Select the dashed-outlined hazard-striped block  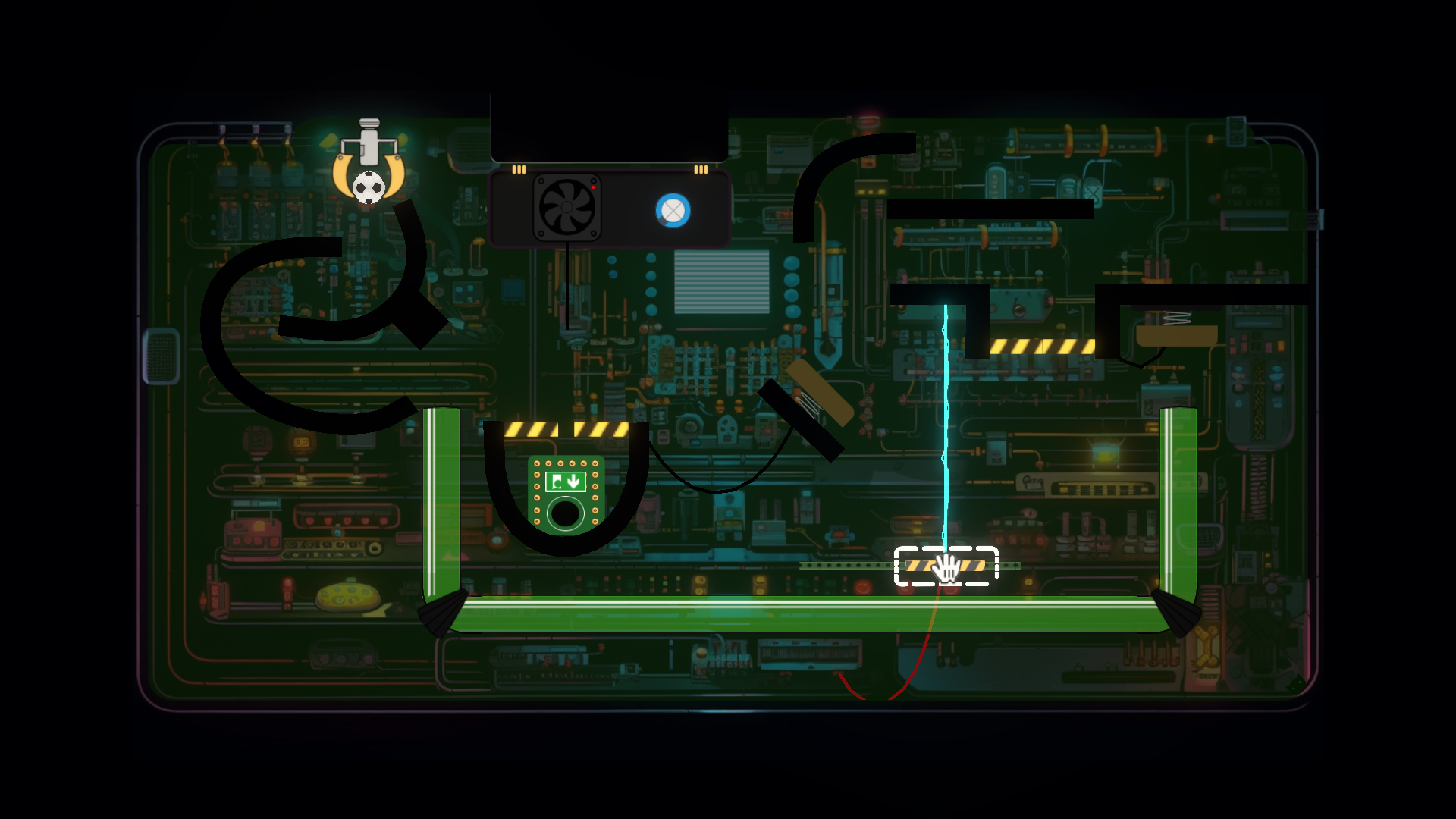[x=946, y=566]
